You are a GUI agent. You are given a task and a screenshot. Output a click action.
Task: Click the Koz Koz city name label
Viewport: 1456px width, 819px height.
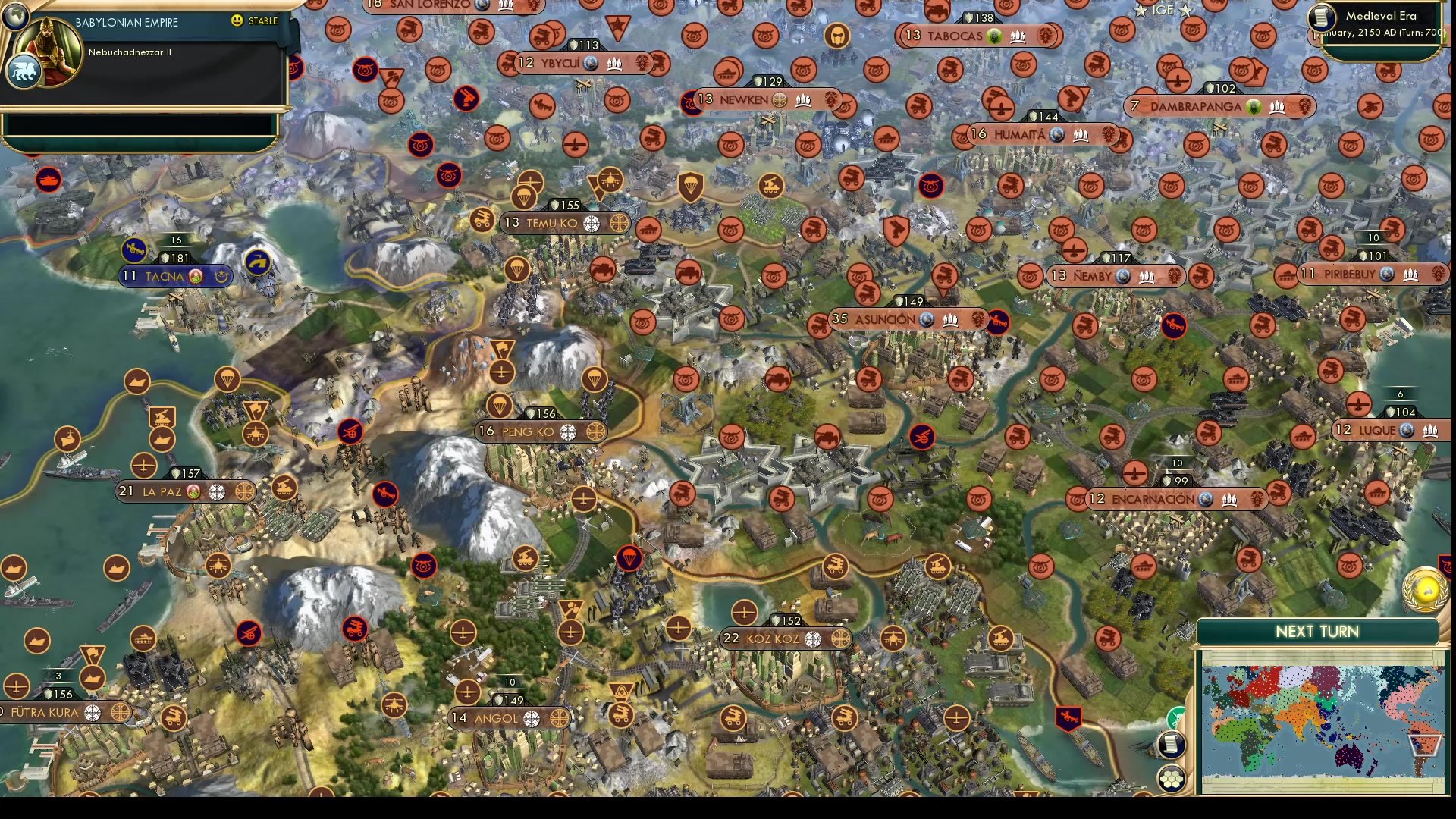click(x=773, y=638)
